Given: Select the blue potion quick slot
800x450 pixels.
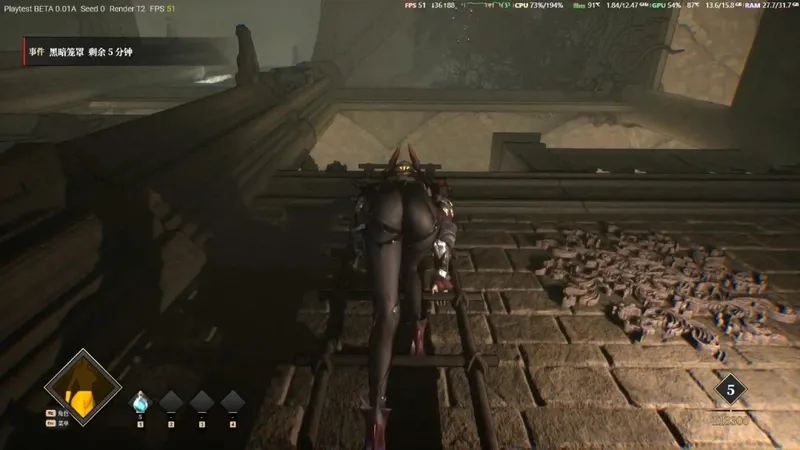Looking at the screenshot, I should pos(140,402).
